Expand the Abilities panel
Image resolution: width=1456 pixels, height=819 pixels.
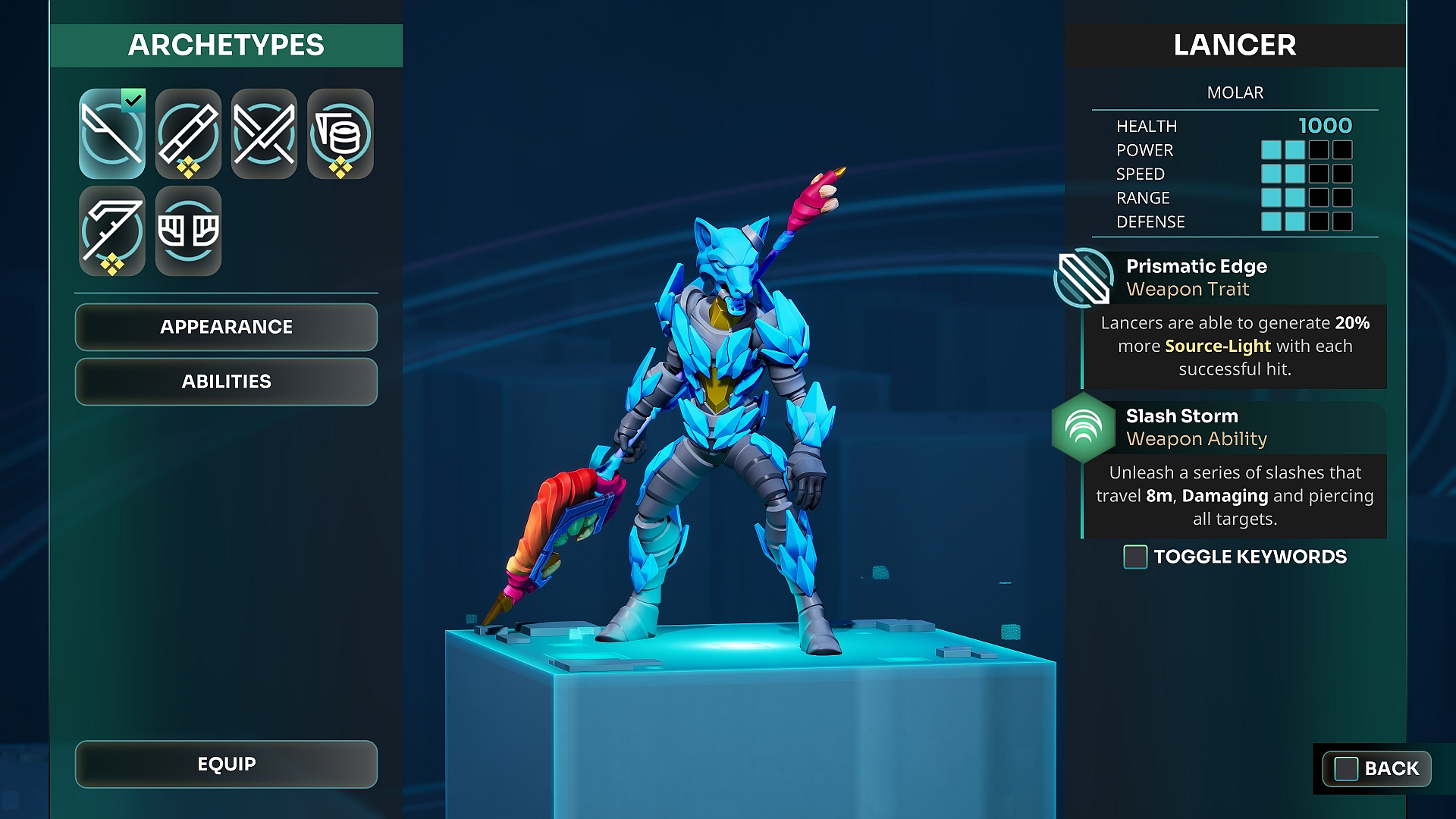tap(226, 381)
